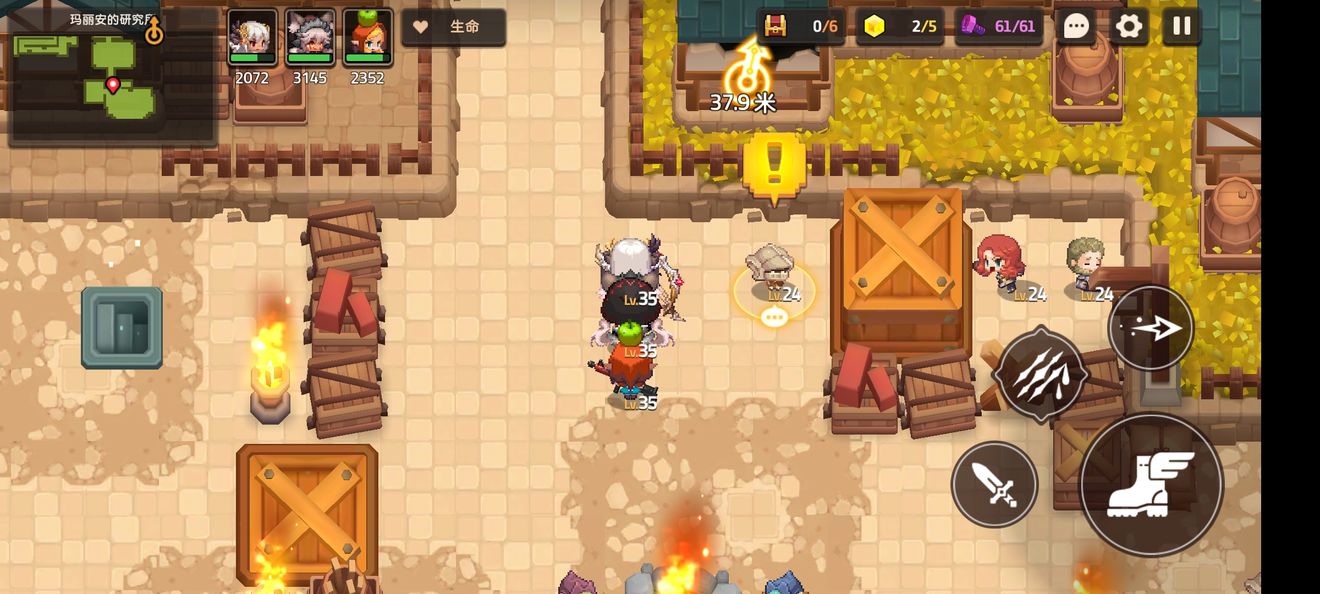Tap the speech bubble under the Lv.24 NPC
The height and width of the screenshot is (594, 1320).
773,317
